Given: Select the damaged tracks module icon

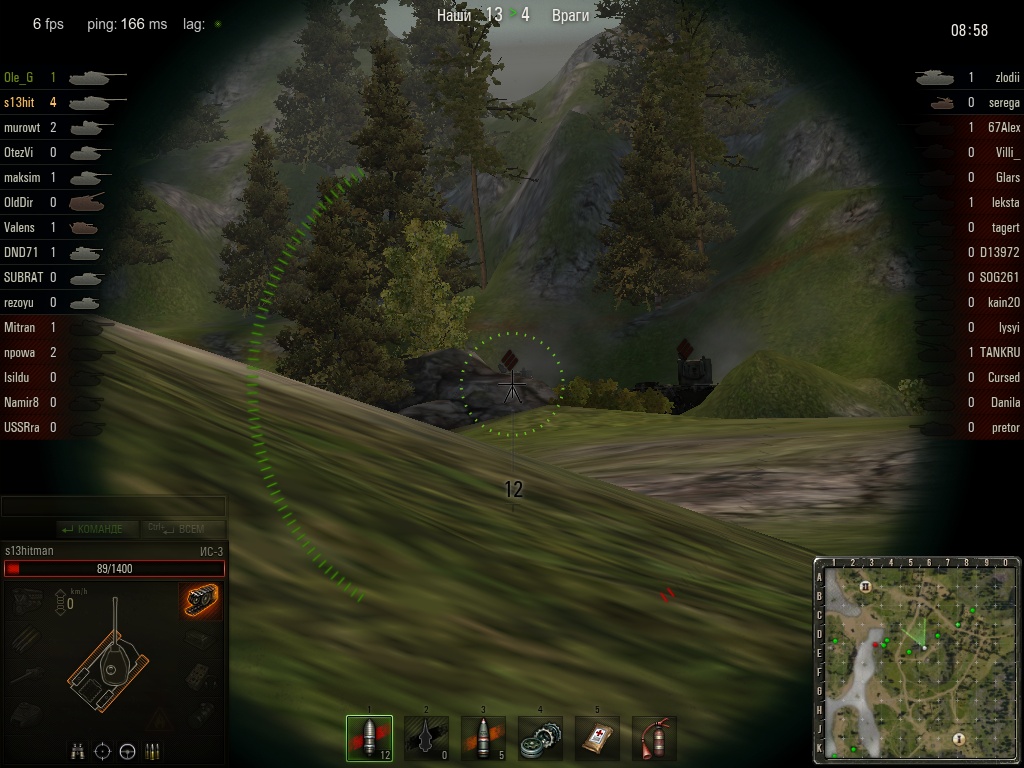Looking at the screenshot, I should (x=202, y=602).
